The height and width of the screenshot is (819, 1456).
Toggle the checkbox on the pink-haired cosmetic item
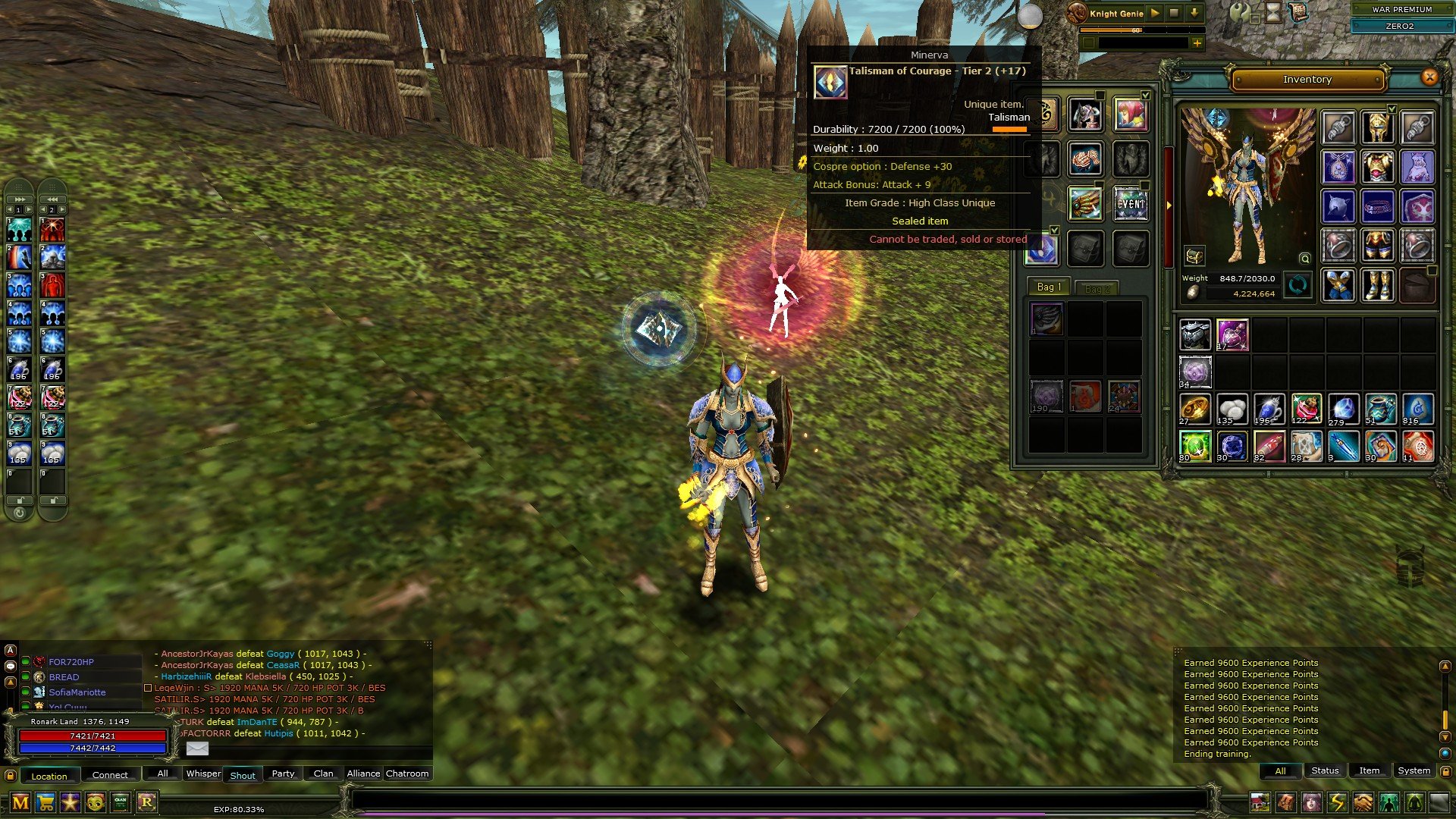(x=1145, y=96)
